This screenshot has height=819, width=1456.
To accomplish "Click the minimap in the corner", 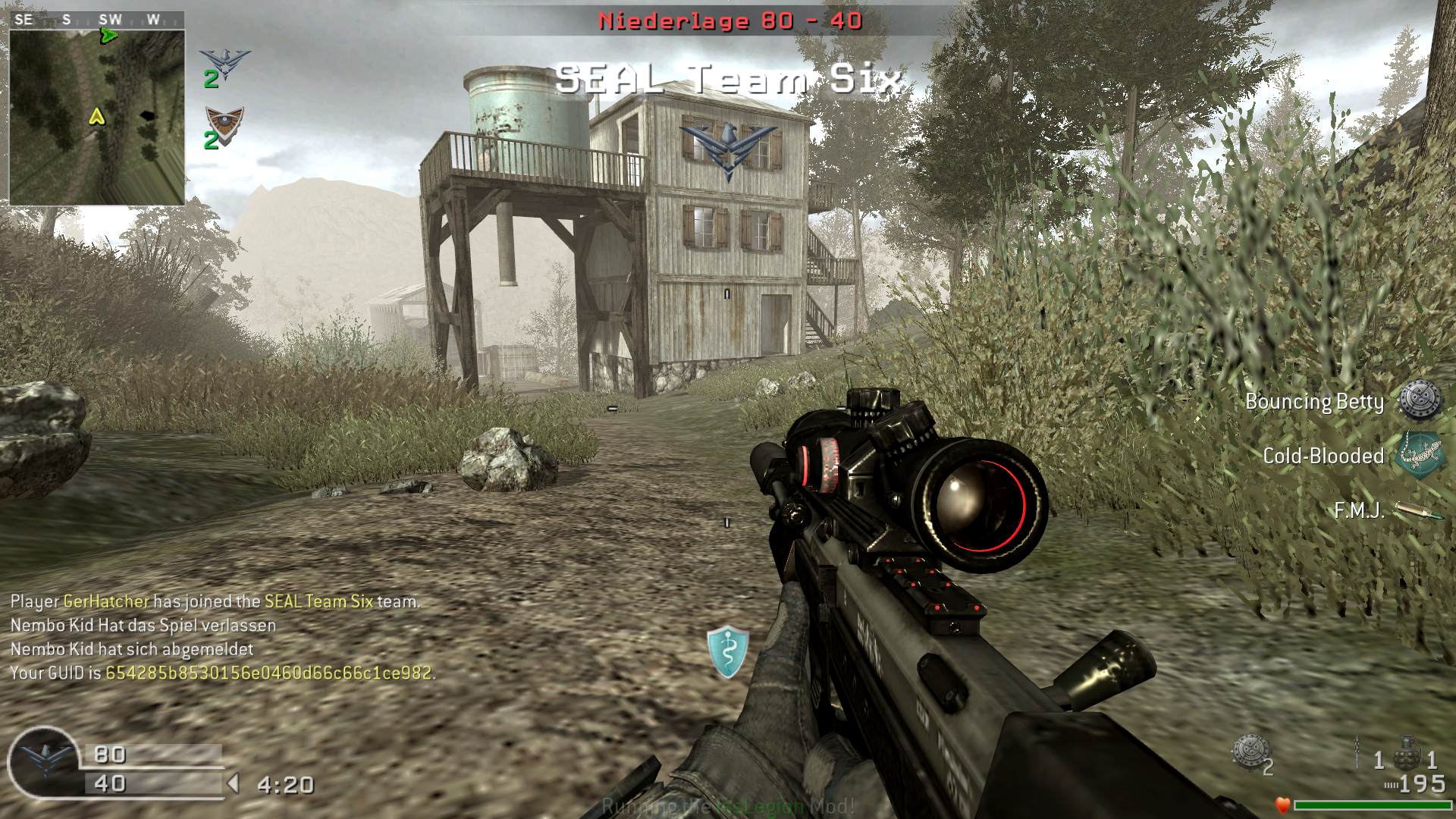I will point(96,117).
